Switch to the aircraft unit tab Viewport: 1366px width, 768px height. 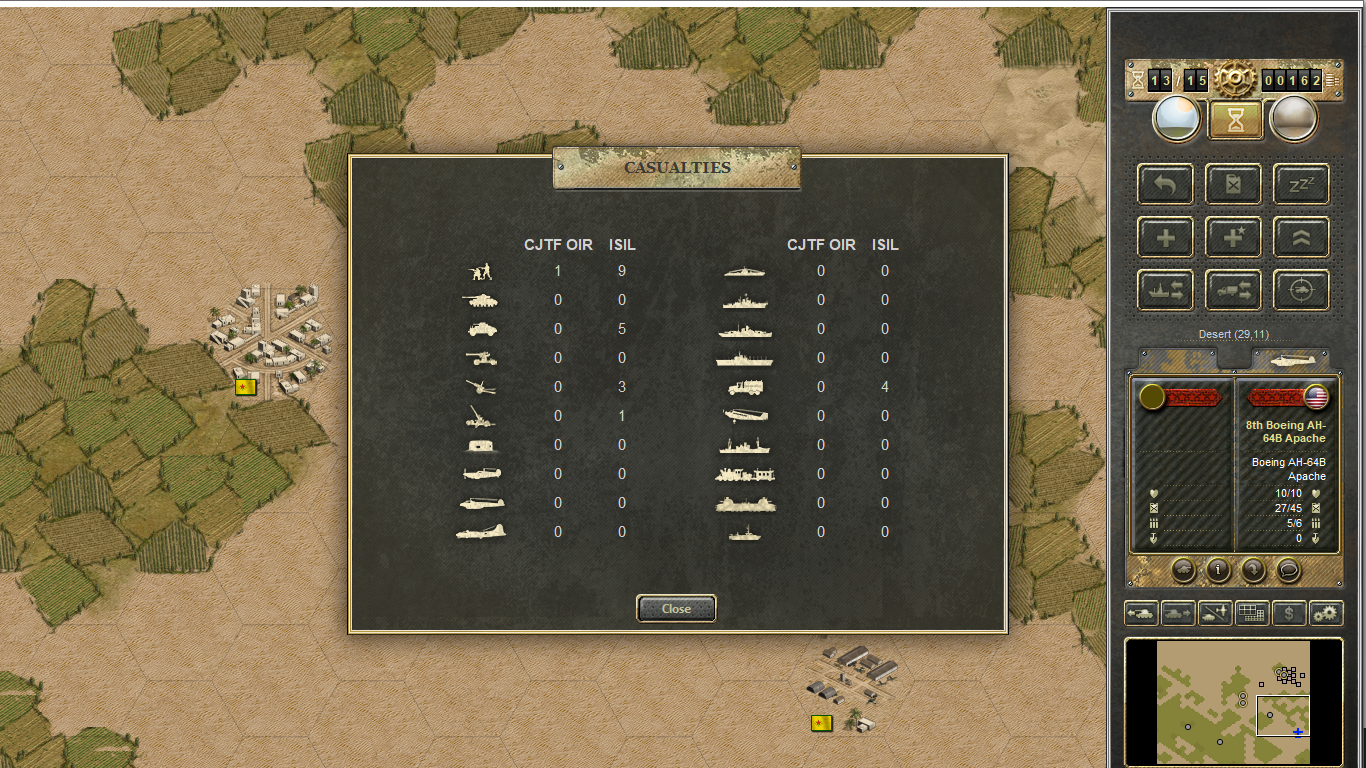point(1290,359)
